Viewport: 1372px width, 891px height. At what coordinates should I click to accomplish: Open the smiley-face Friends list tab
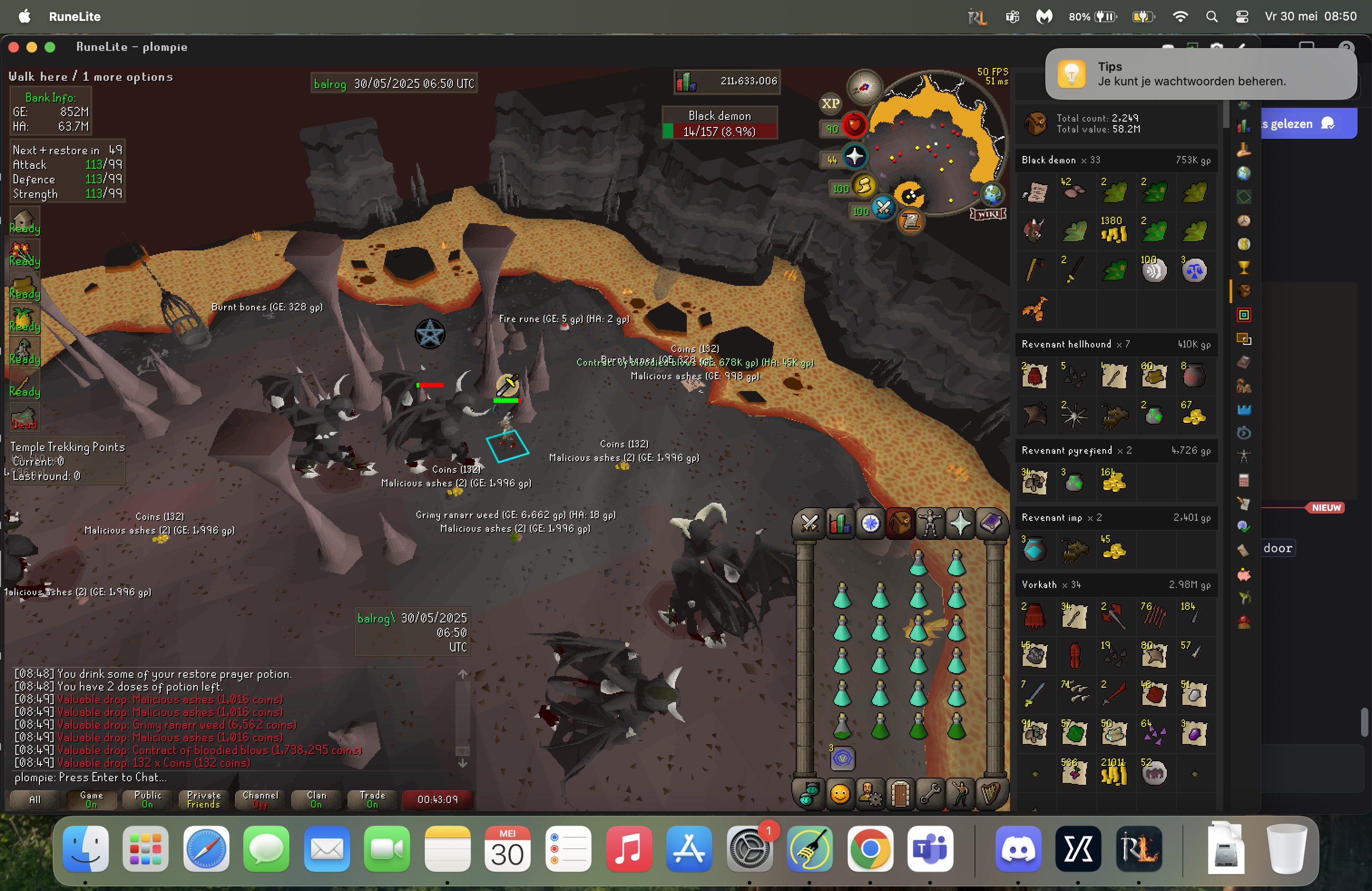click(x=840, y=795)
